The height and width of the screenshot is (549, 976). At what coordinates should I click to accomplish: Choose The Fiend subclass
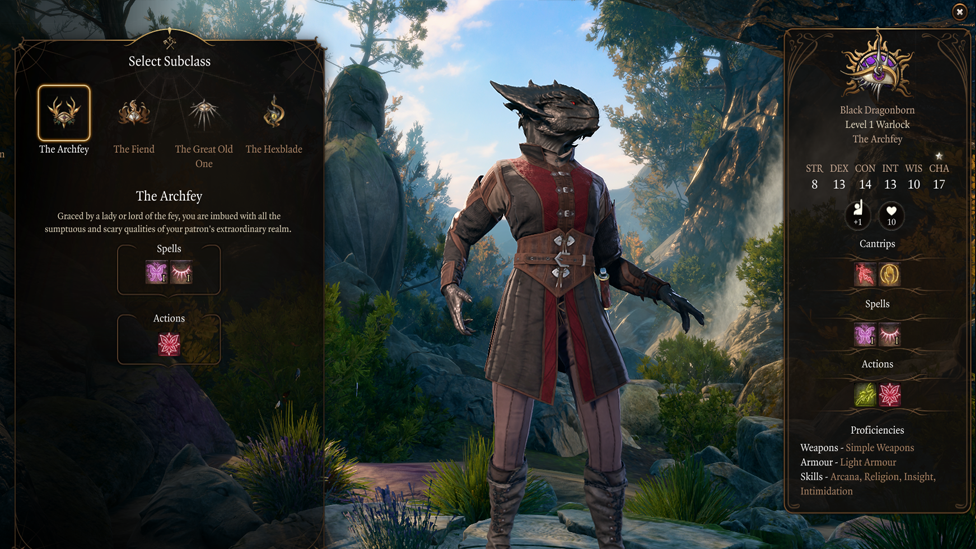134,113
